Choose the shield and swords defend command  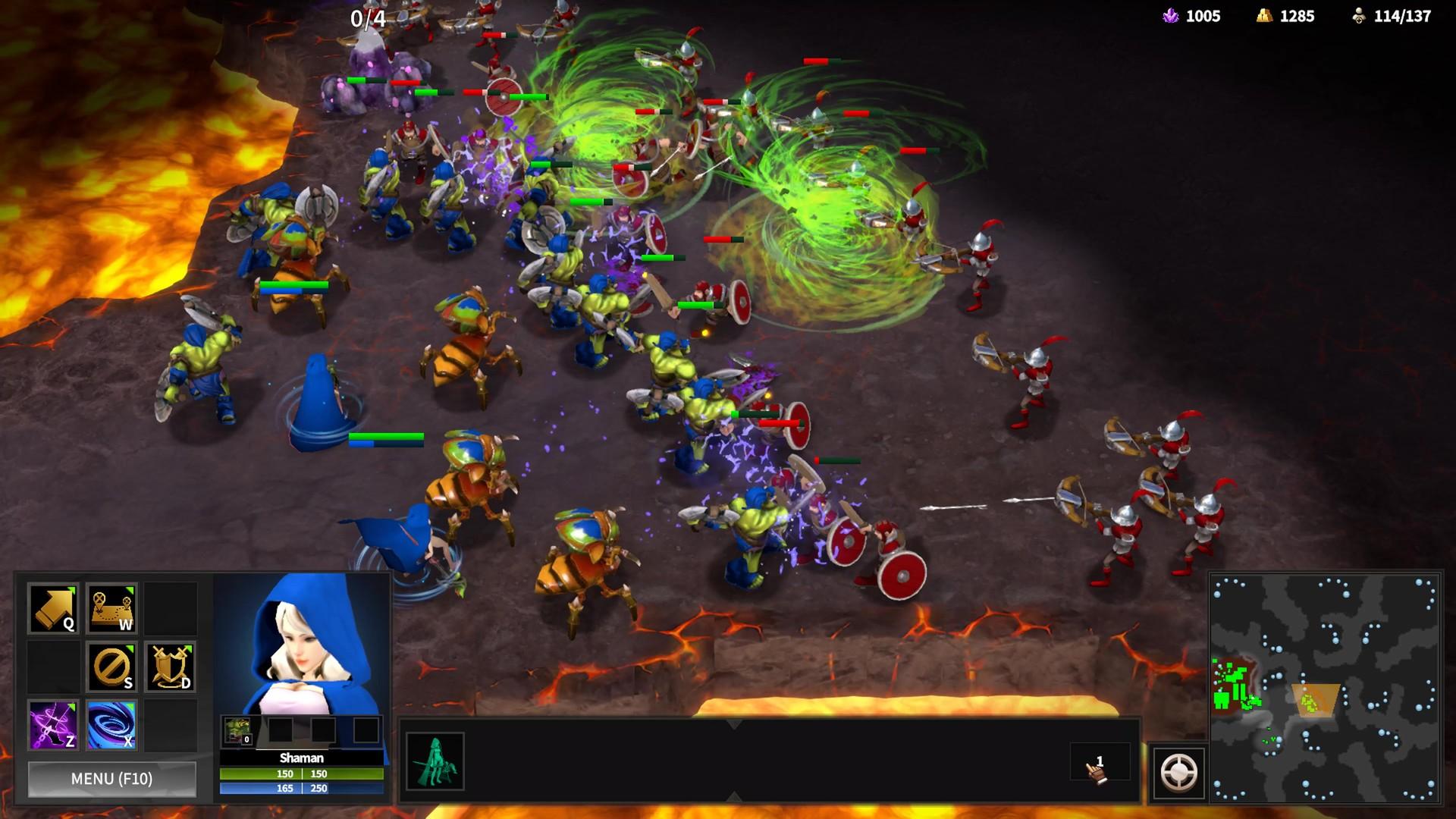point(170,667)
